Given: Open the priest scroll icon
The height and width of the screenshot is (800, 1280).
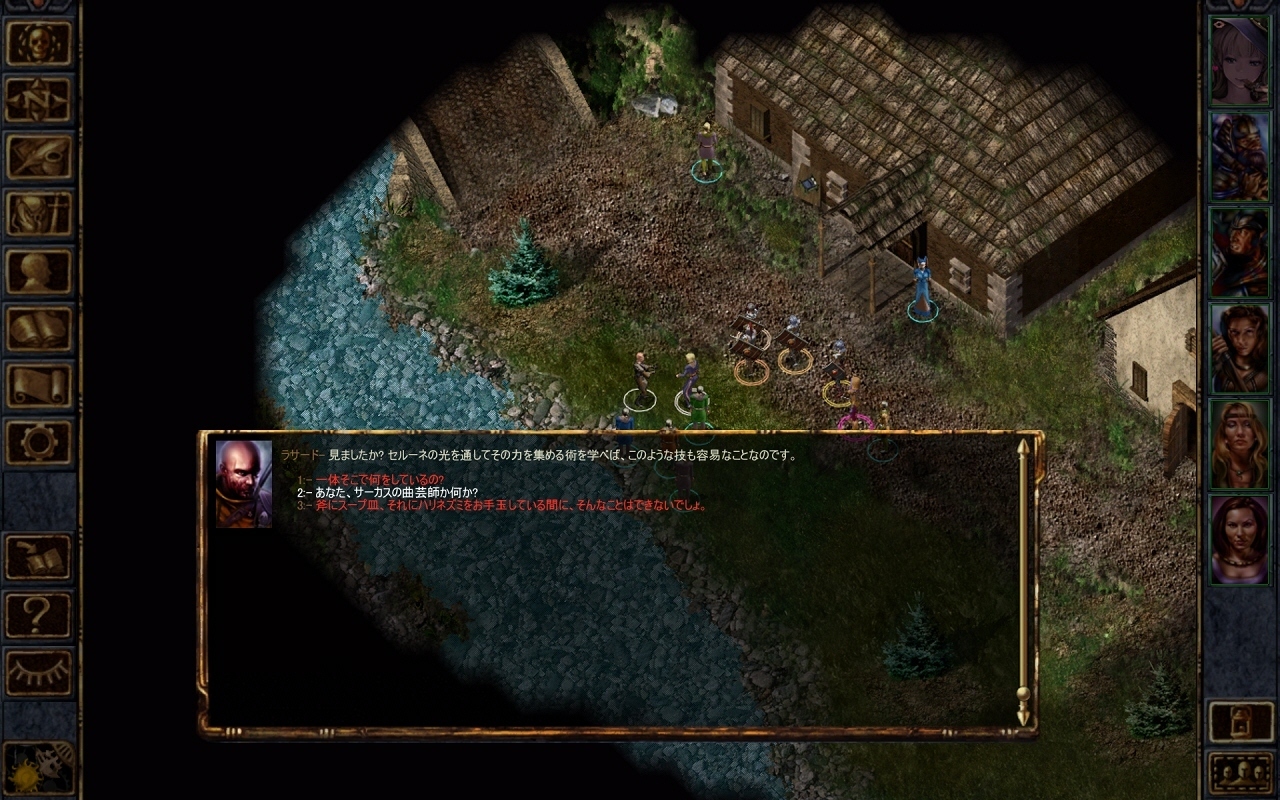Looking at the screenshot, I should [39, 385].
